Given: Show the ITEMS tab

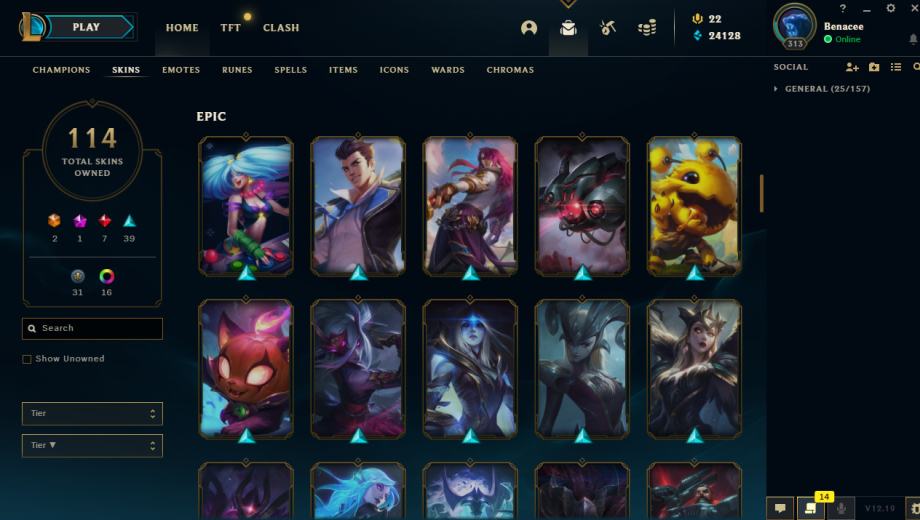Looking at the screenshot, I should pyautogui.click(x=343, y=70).
